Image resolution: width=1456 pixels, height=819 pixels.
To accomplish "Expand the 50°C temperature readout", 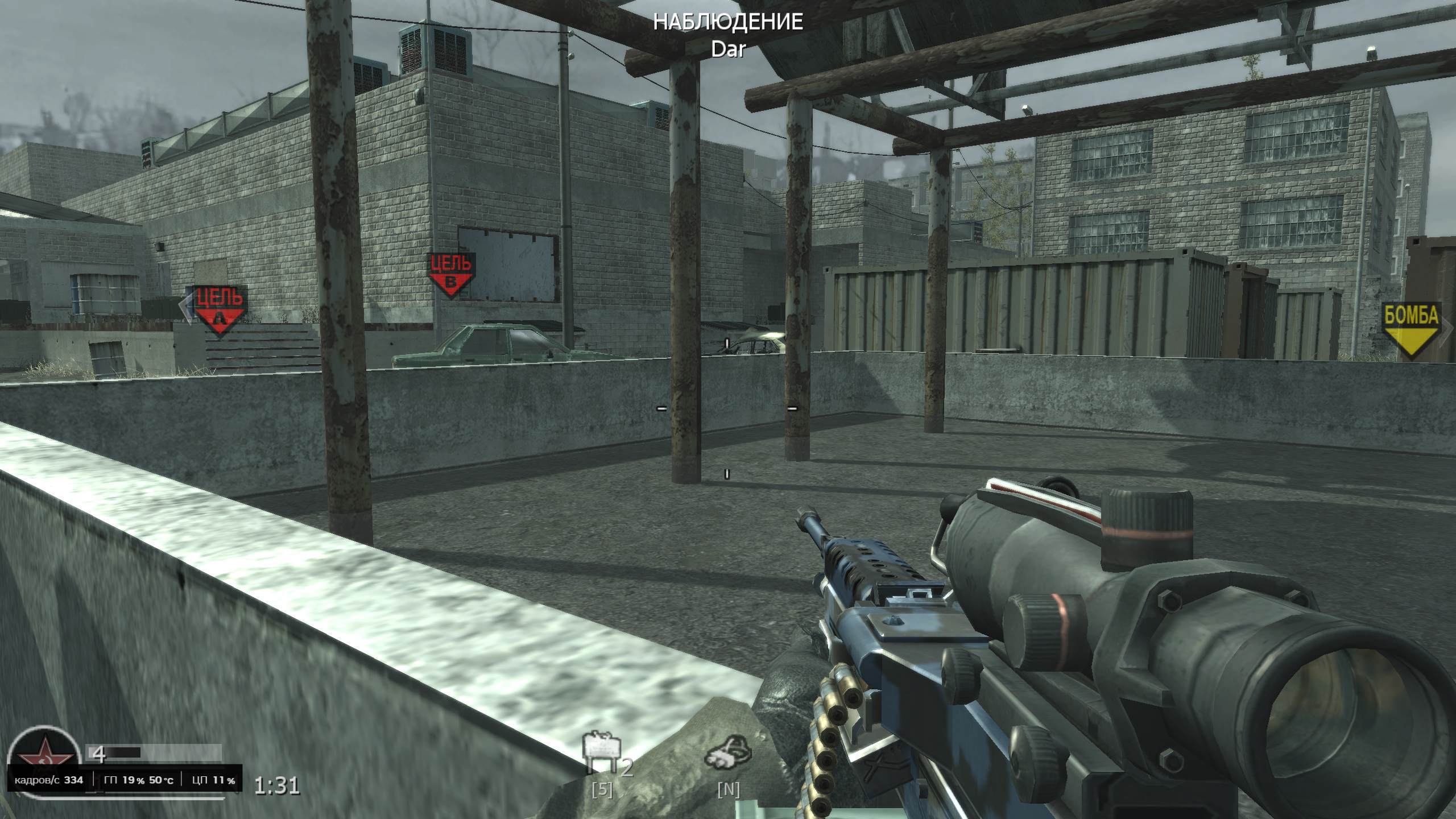I will pos(161,780).
